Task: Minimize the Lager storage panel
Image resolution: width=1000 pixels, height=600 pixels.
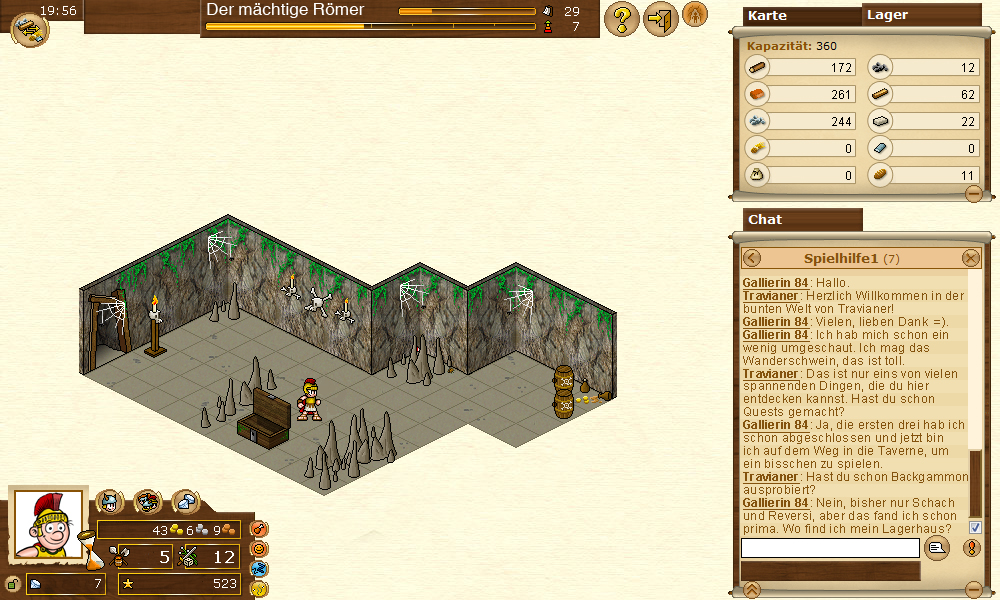Action: (x=973, y=194)
